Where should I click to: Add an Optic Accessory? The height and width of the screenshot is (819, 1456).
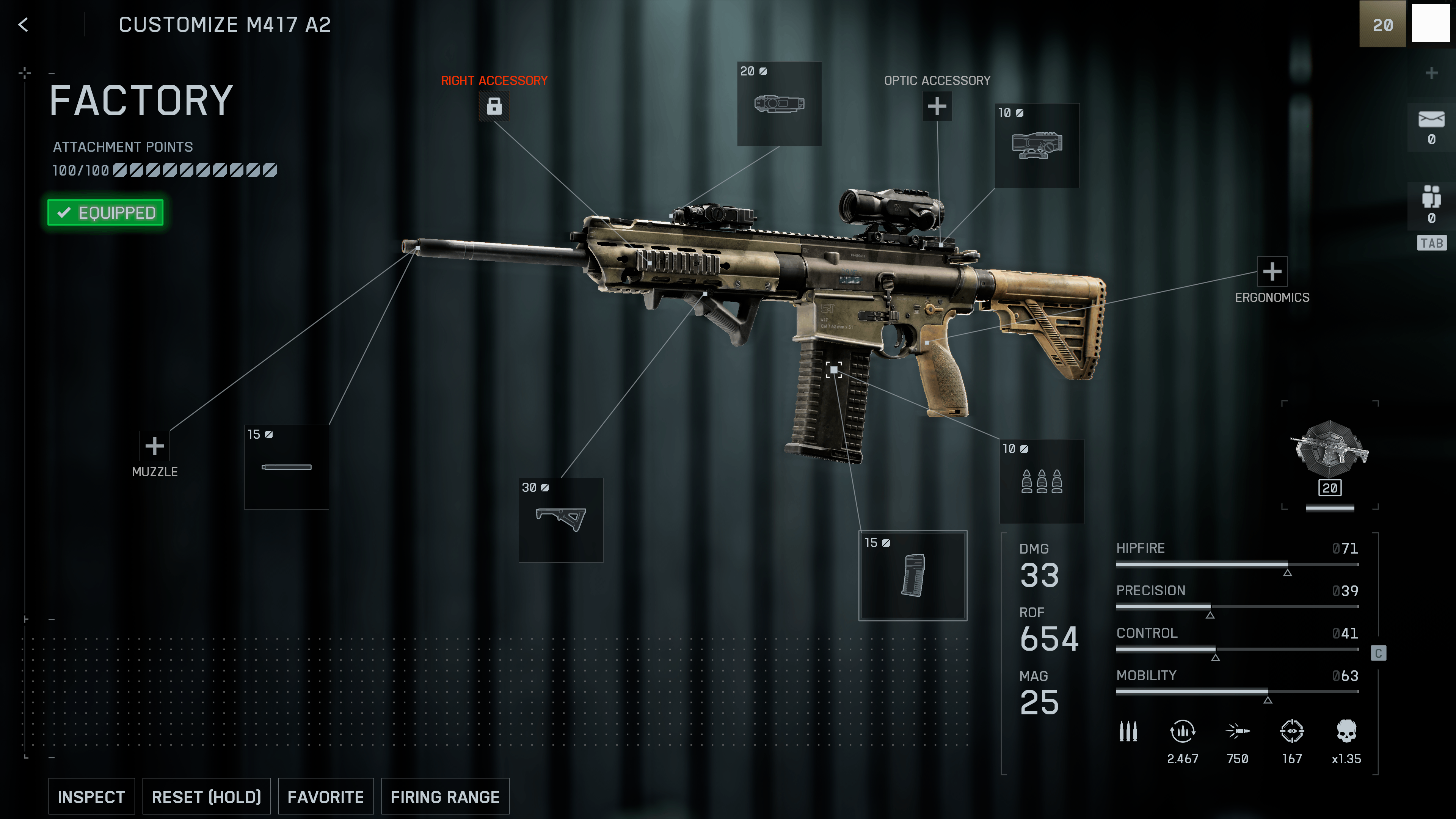pyautogui.click(x=937, y=106)
